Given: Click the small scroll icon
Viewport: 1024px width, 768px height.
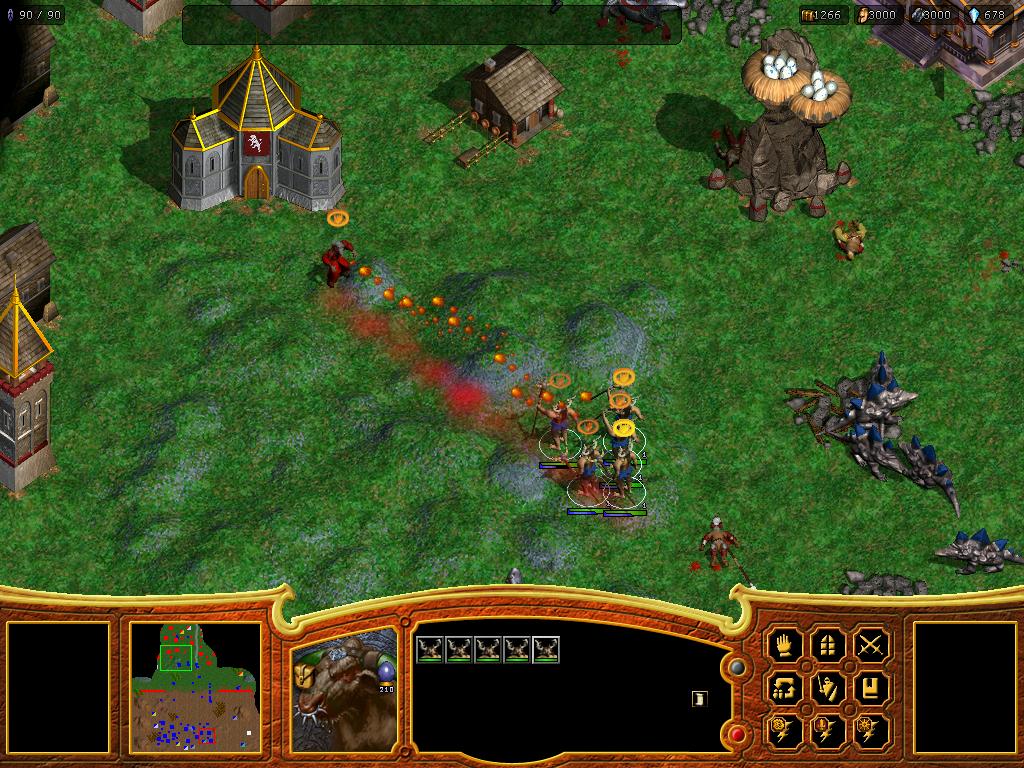Looking at the screenshot, I should click(x=699, y=699).
